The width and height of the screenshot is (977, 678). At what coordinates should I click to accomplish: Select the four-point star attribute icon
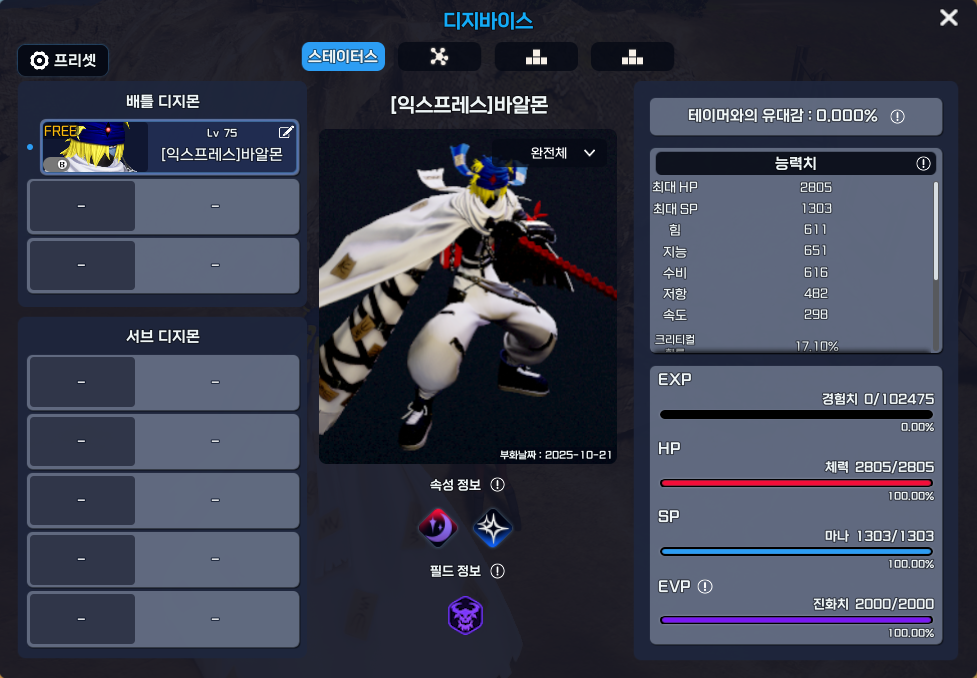[x=492, y=527]
